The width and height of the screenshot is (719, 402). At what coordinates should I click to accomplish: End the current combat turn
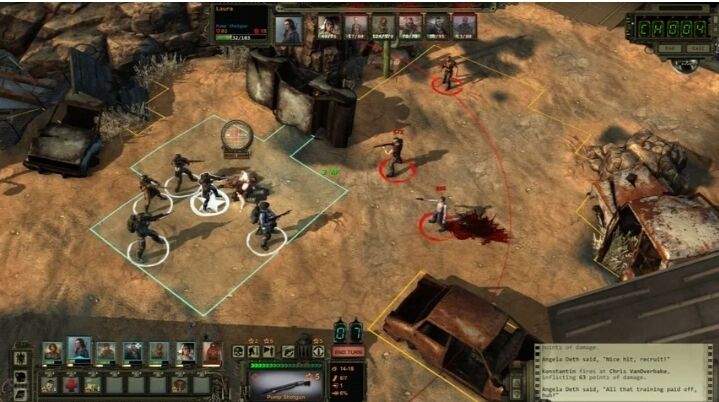coord(347,351)
